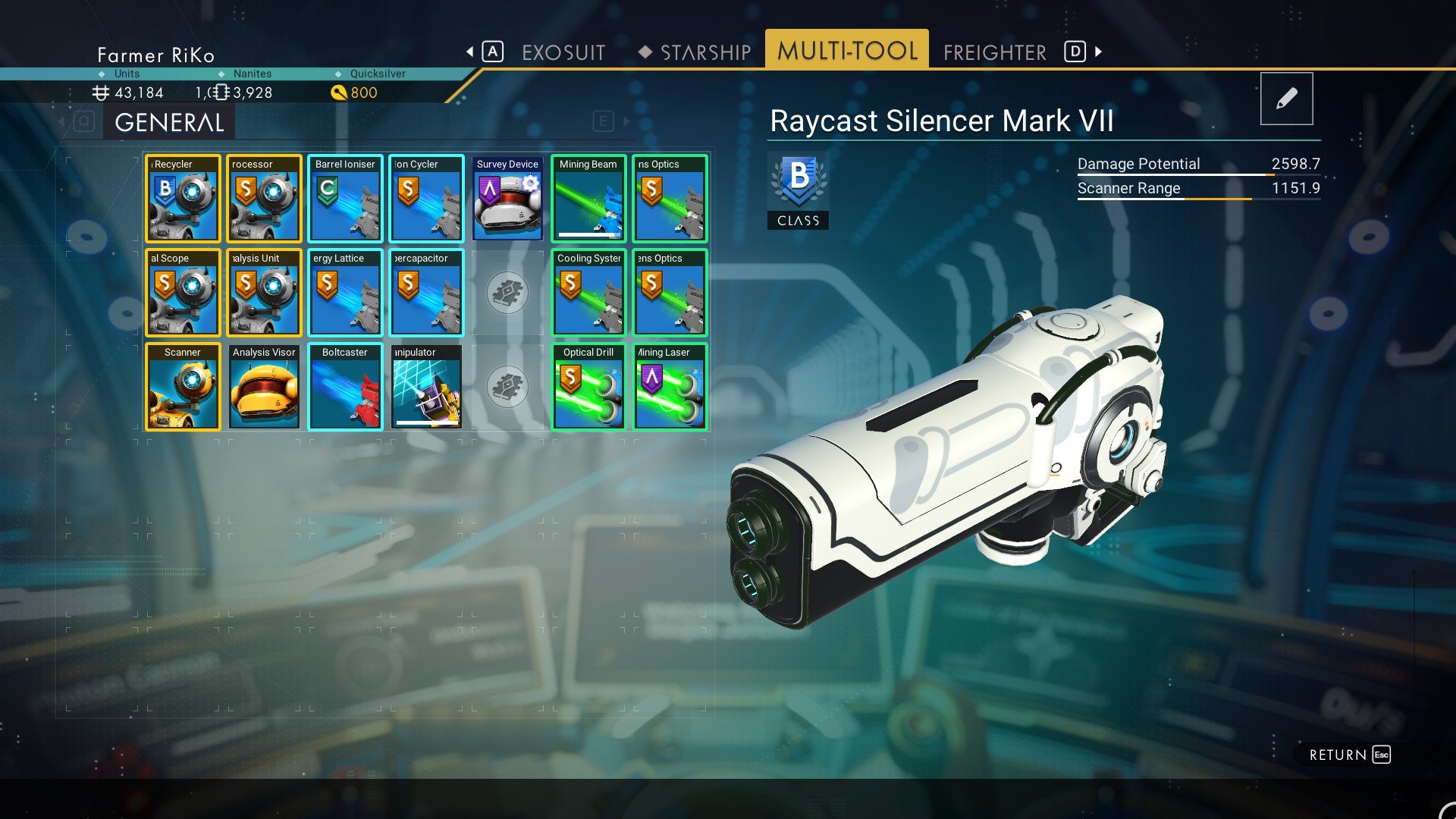Switch to the Freighter tab
The height and width of the screenshot is (819, 1456).
pyautogui.click(x=994, y=52)
